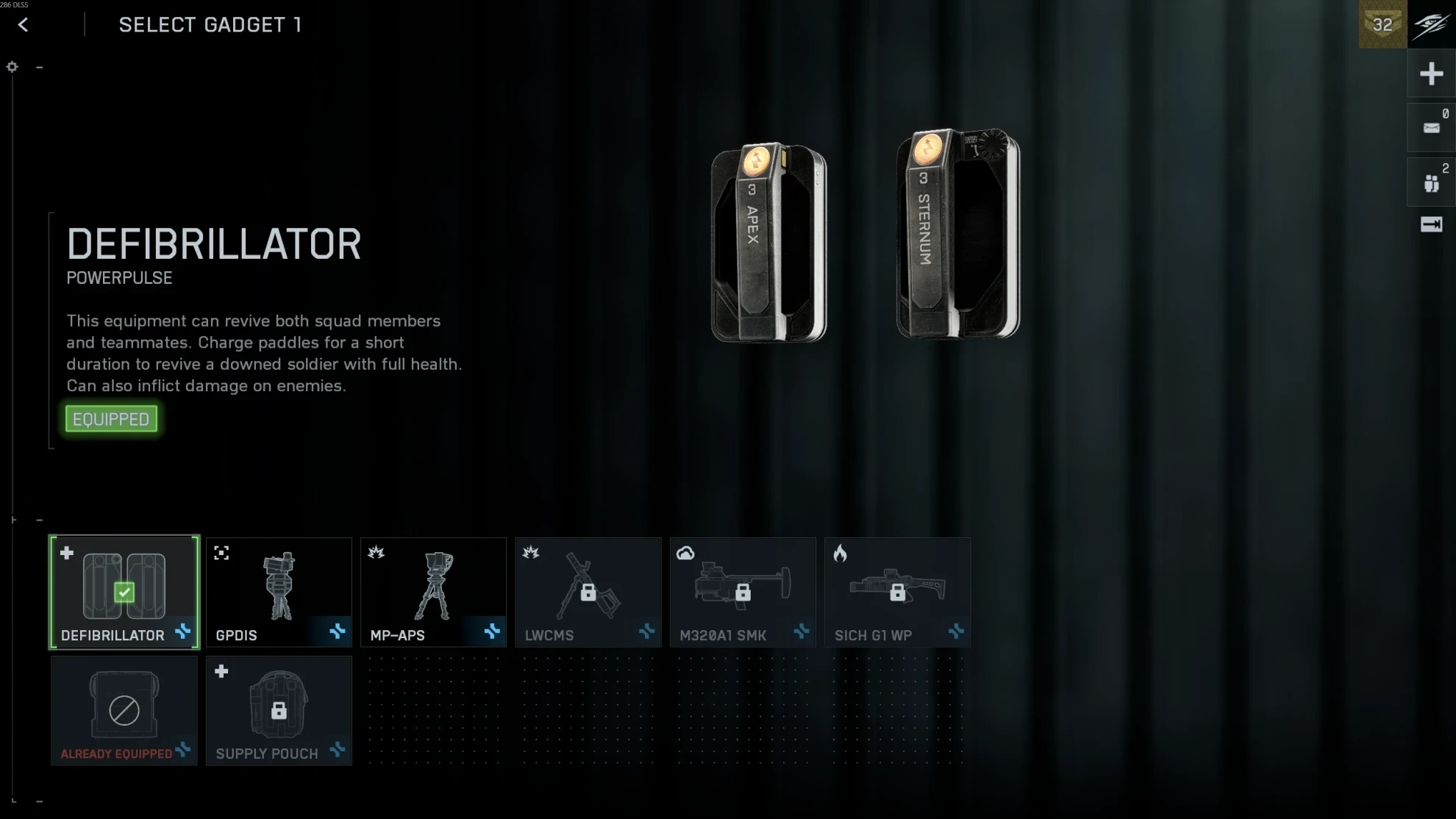Select the Already Equipped gadget slot
Image resolution: width=1456 pixels, height=819 pixels.
124,710
